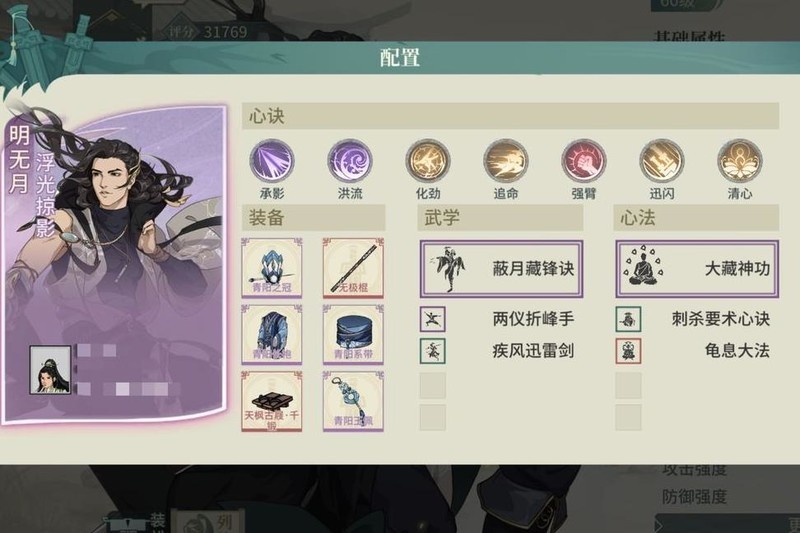Open the 青阳之冠 helmet slot

(x=272, y=268)
